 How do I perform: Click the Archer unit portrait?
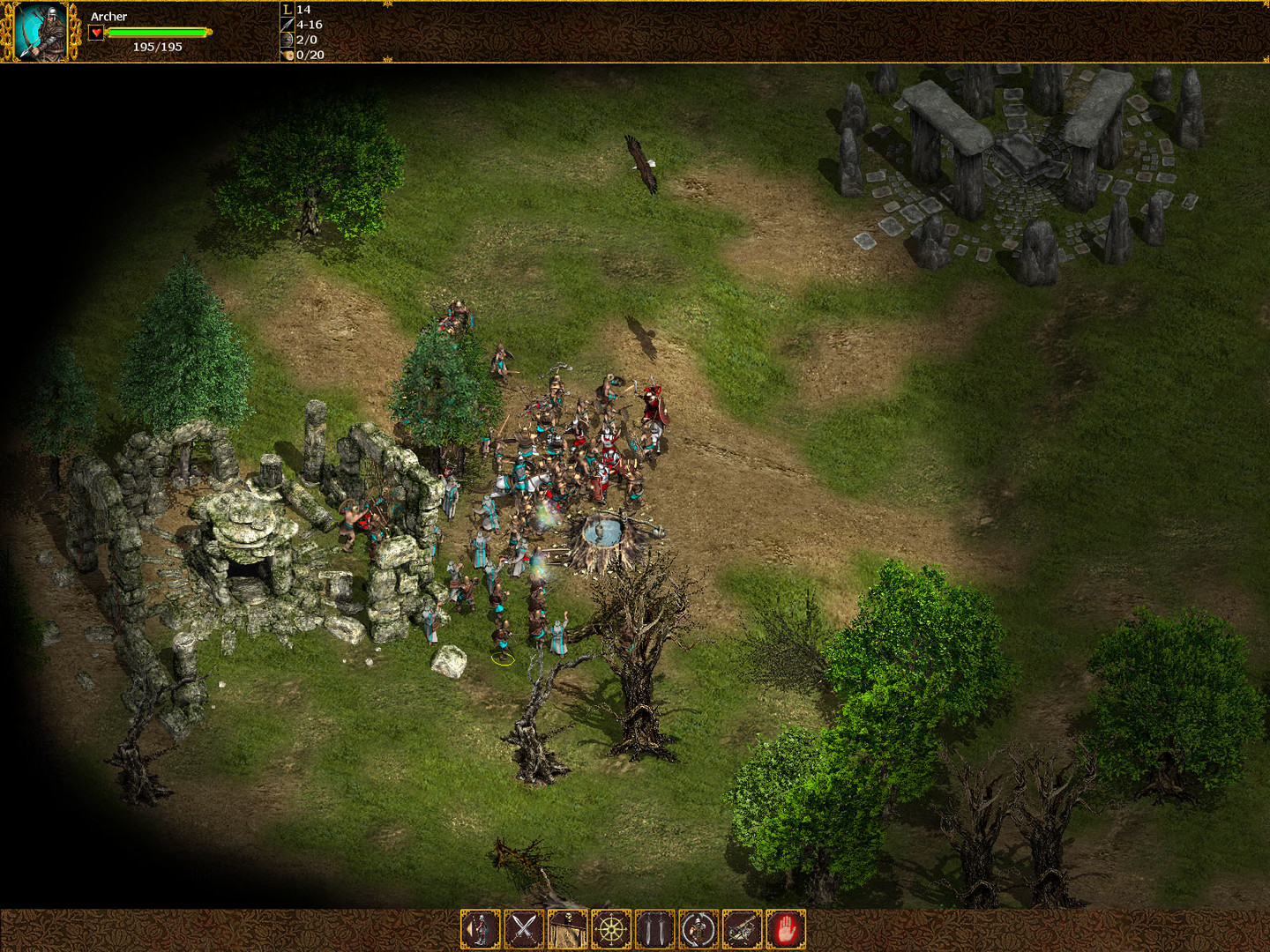click(41, 32)
